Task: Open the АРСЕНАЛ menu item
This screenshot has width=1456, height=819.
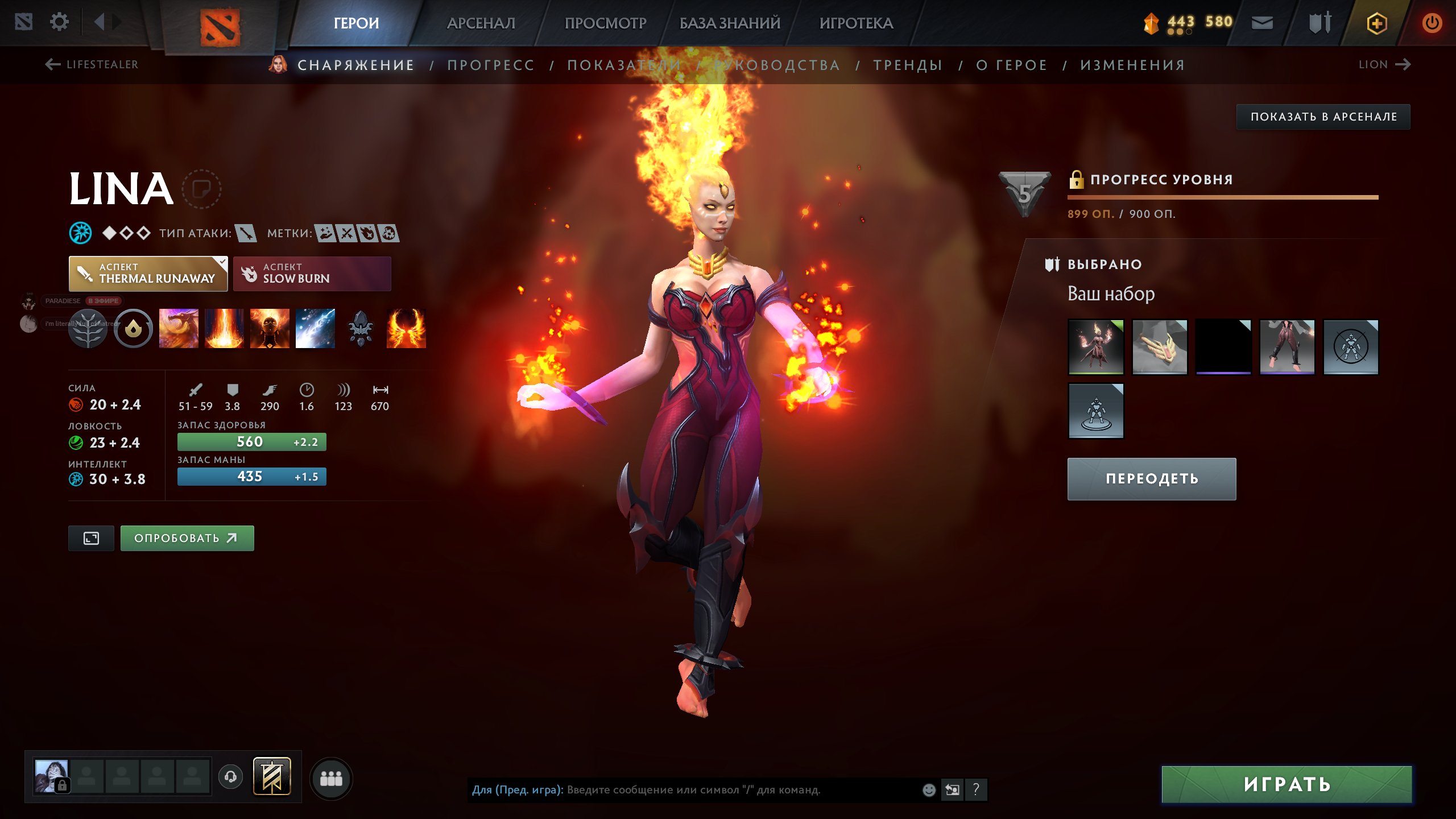Action: tap(481, 23)
